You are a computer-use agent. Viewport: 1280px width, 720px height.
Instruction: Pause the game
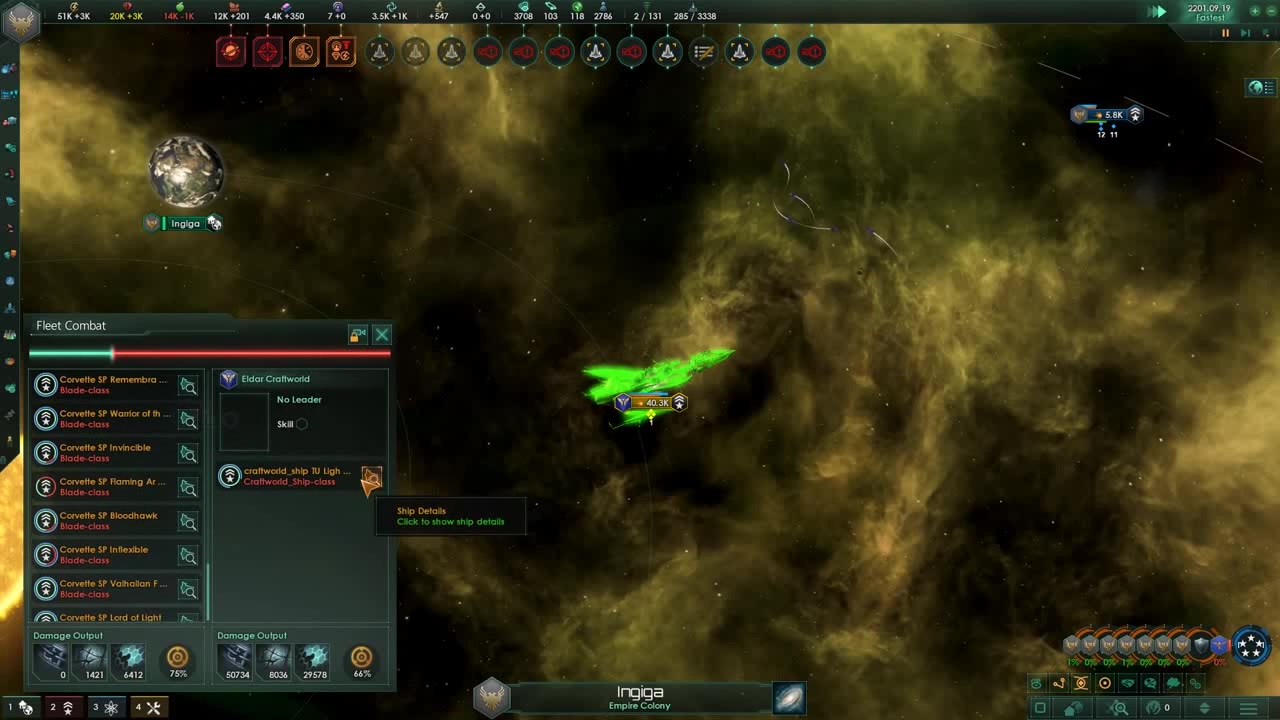1225,33
